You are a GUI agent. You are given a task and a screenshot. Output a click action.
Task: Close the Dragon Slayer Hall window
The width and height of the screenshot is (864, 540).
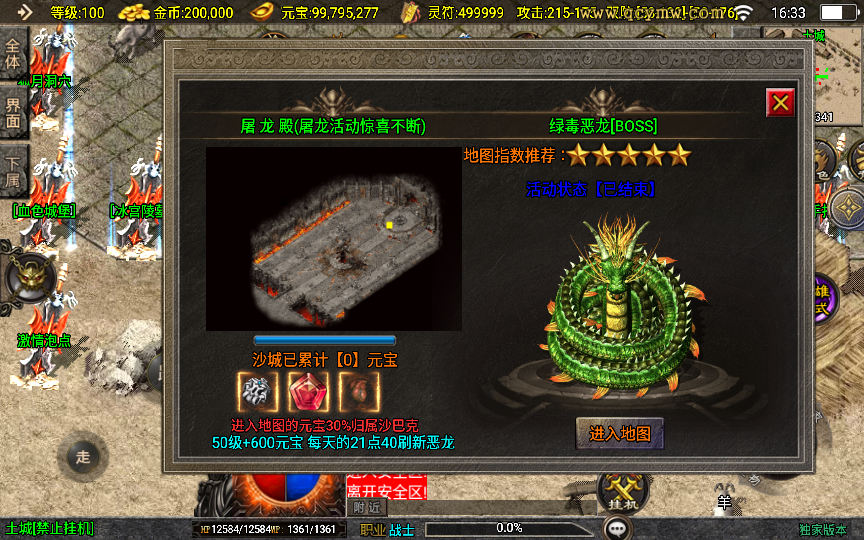[x=780, y=102]
